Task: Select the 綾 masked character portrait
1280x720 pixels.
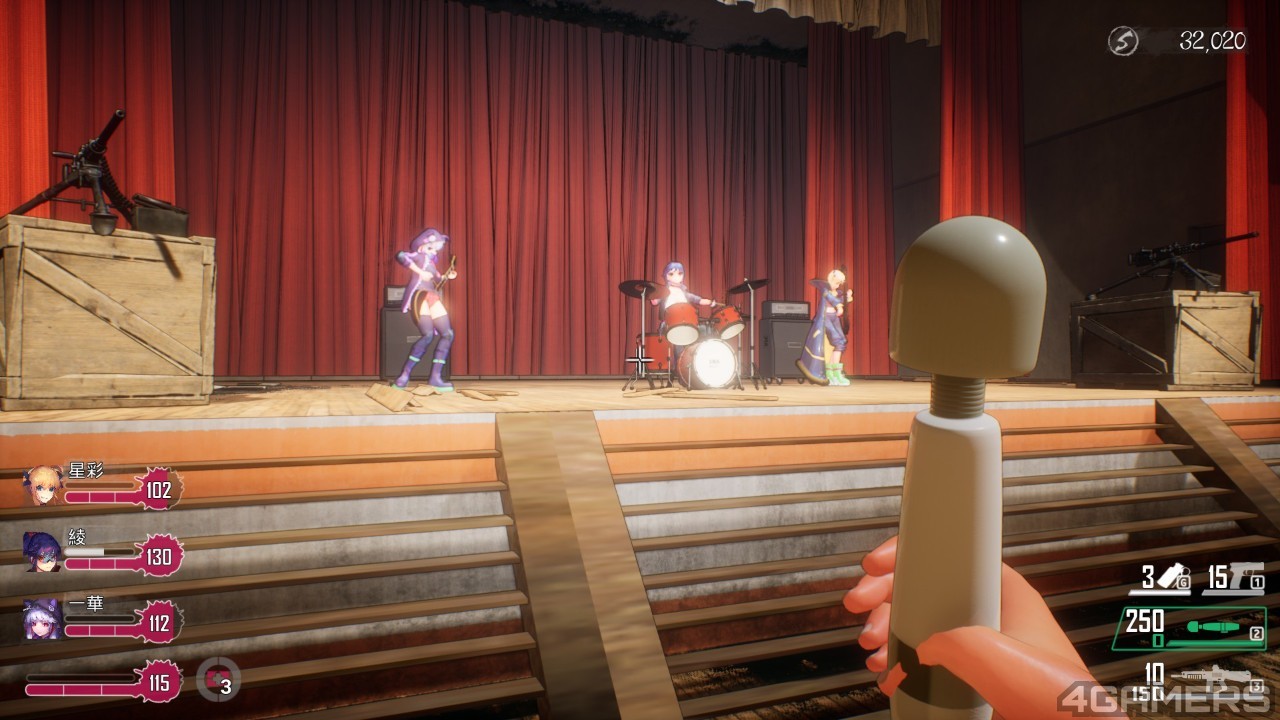Action: pyautogui.click(x=43, y=551)
